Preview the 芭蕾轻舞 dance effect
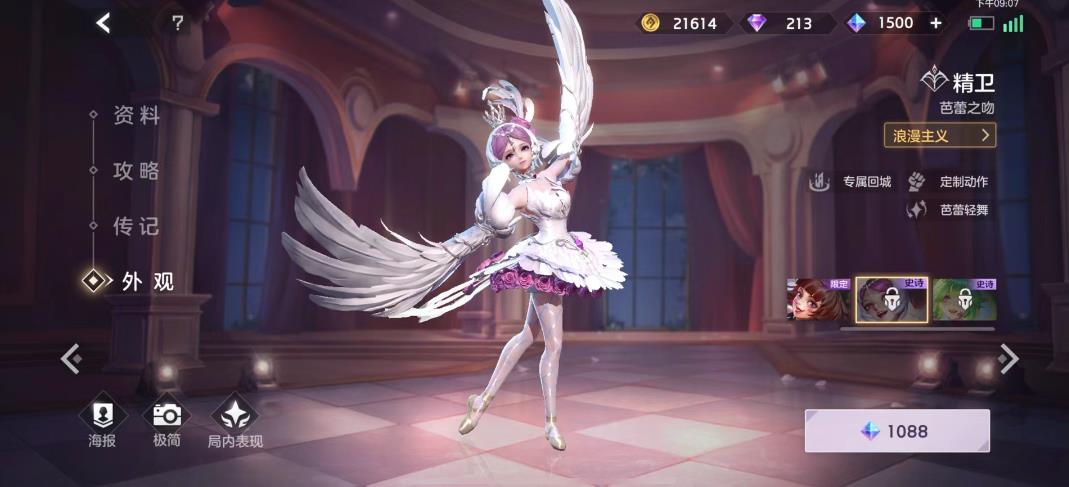 950,210
